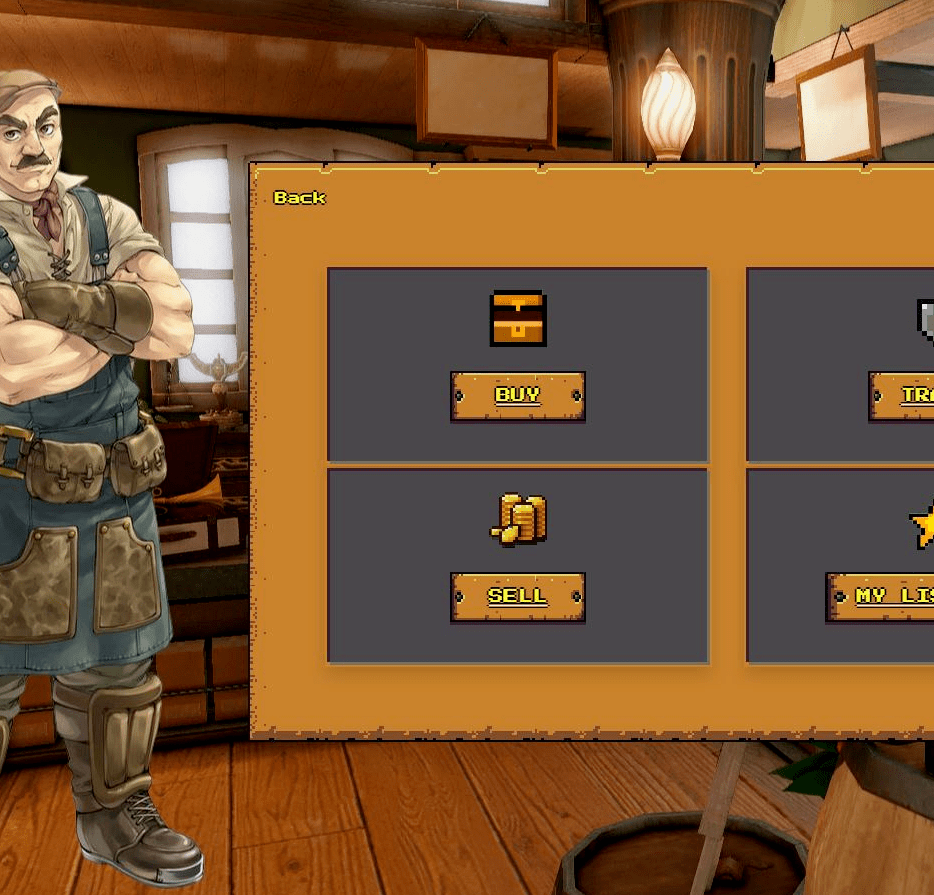Open the Buy menu
The width and height of the screenshot is (934, 895).
517,396
